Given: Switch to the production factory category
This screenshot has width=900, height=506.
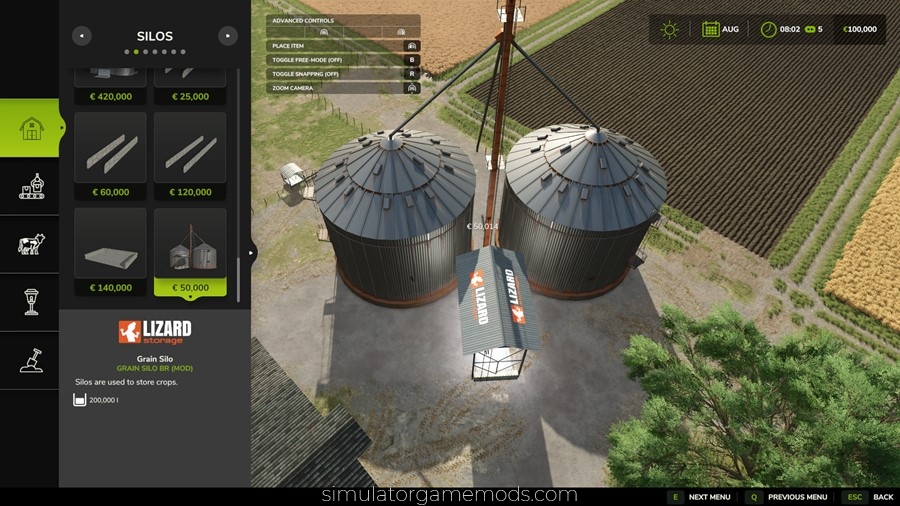Looking at the screenshot, I should pos(31,186).
